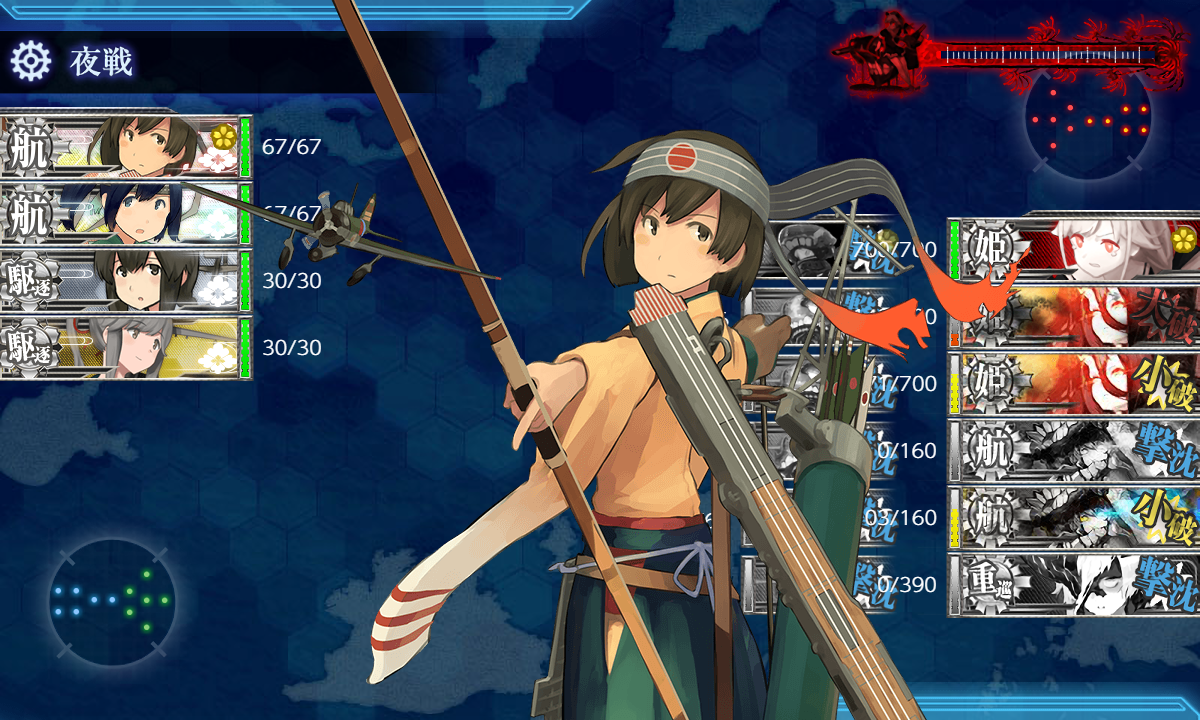Select the enemy flagship 姫 card
The image size is (1200, 720).
(1075, 247)
